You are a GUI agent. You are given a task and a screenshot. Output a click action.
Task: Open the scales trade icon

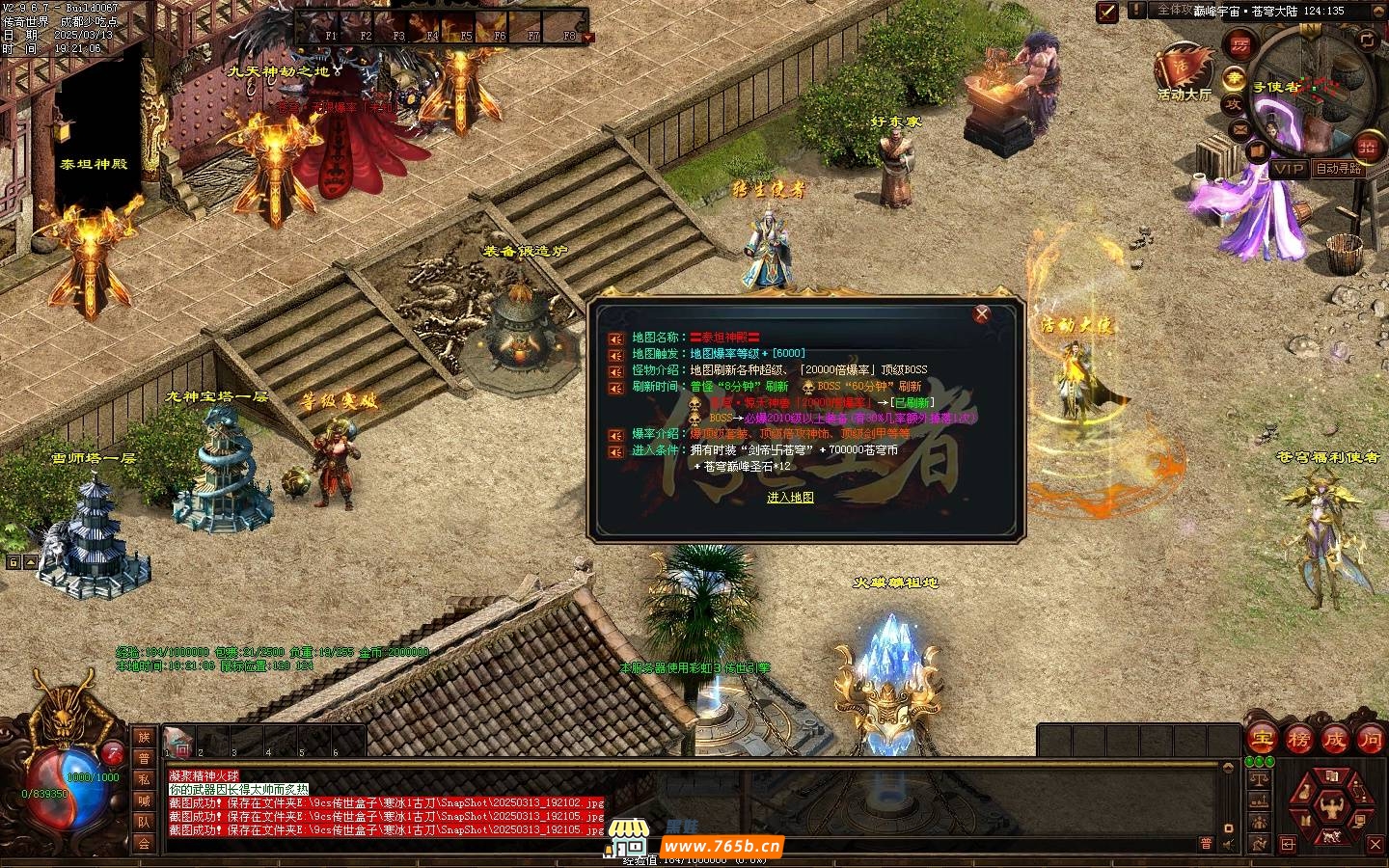pos(1258,779)
